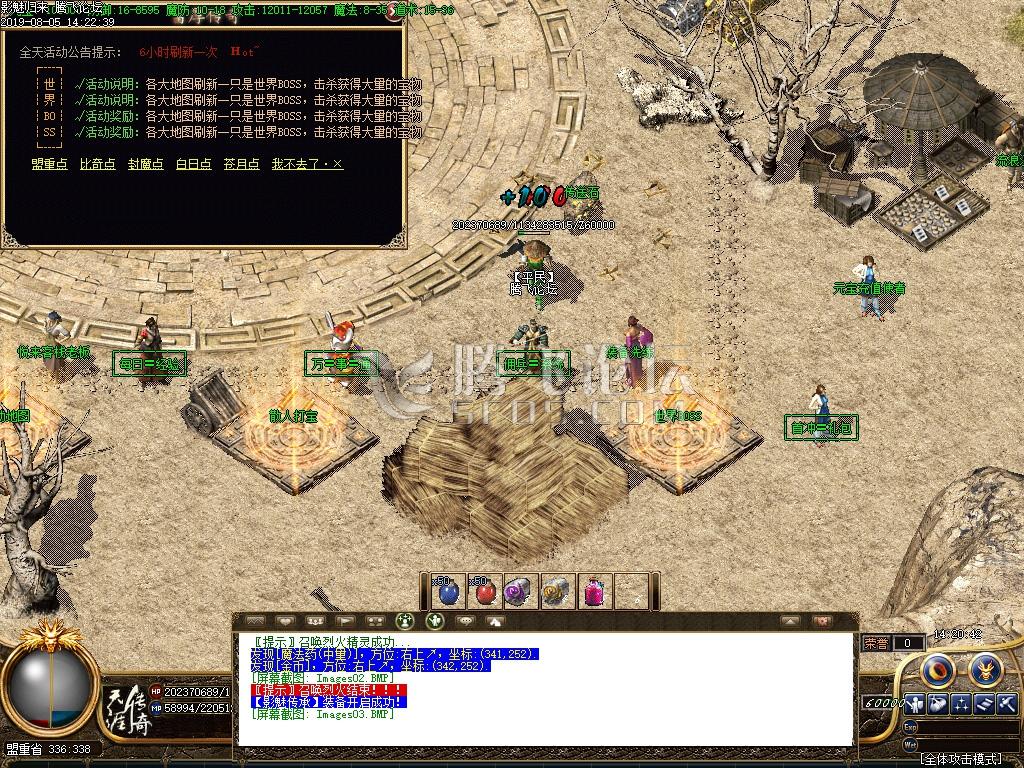Open the golden mask round button

[x=985, y=669]
